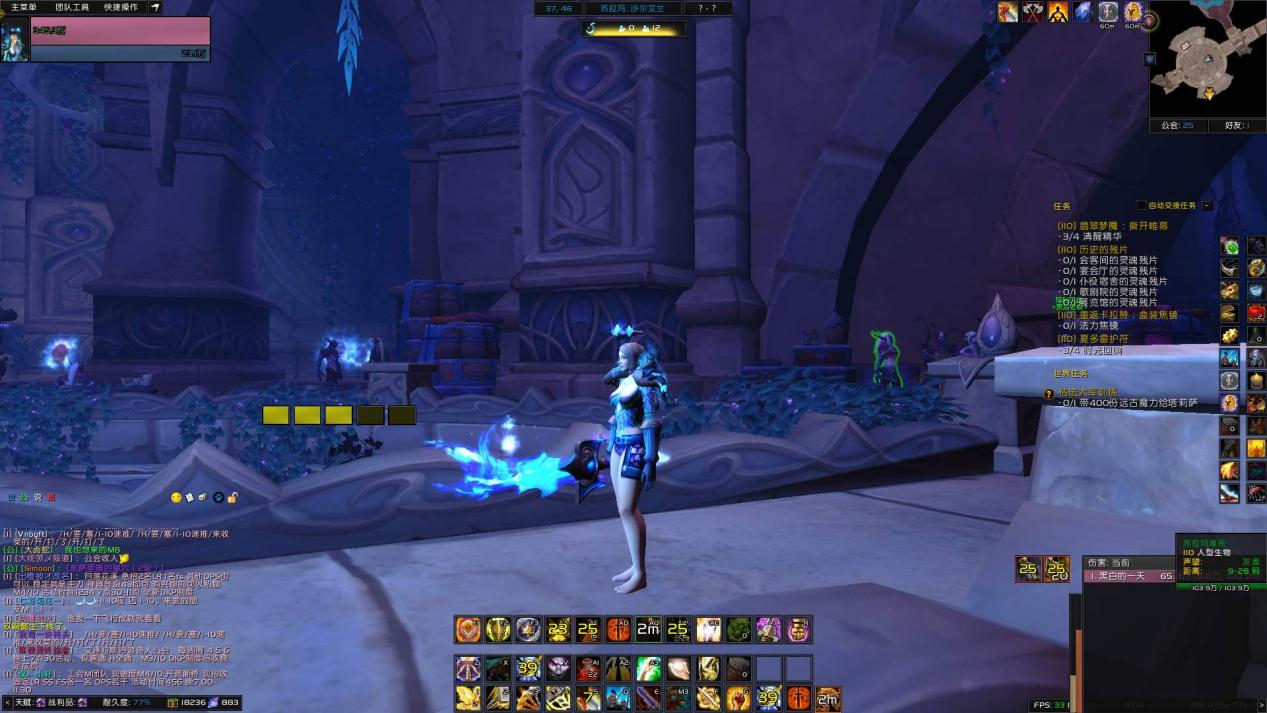Open the 主菜单 main menu
Viewport: 1267px width, 713px height.
(x=23, y=7)
